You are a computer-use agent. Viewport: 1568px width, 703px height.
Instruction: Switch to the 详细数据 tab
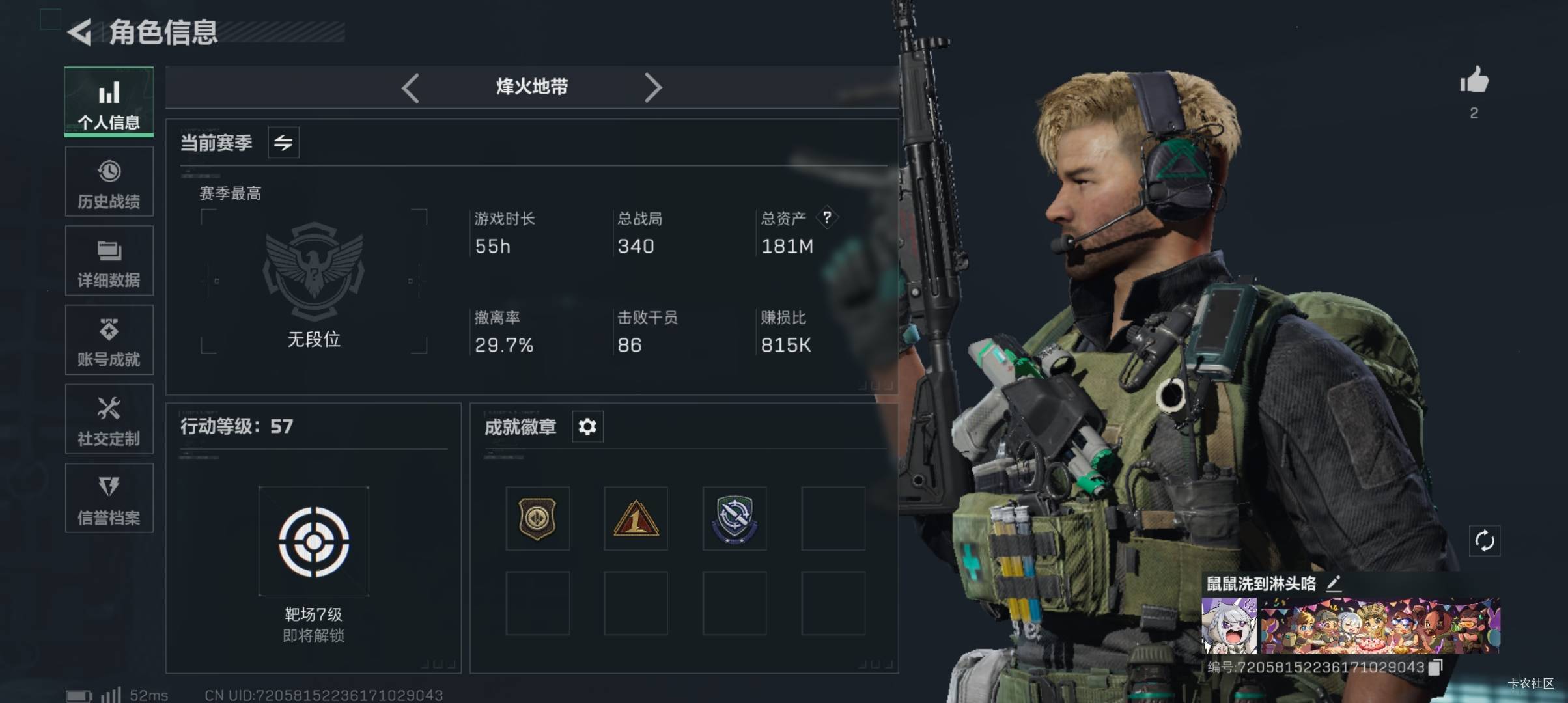point(109,261)
